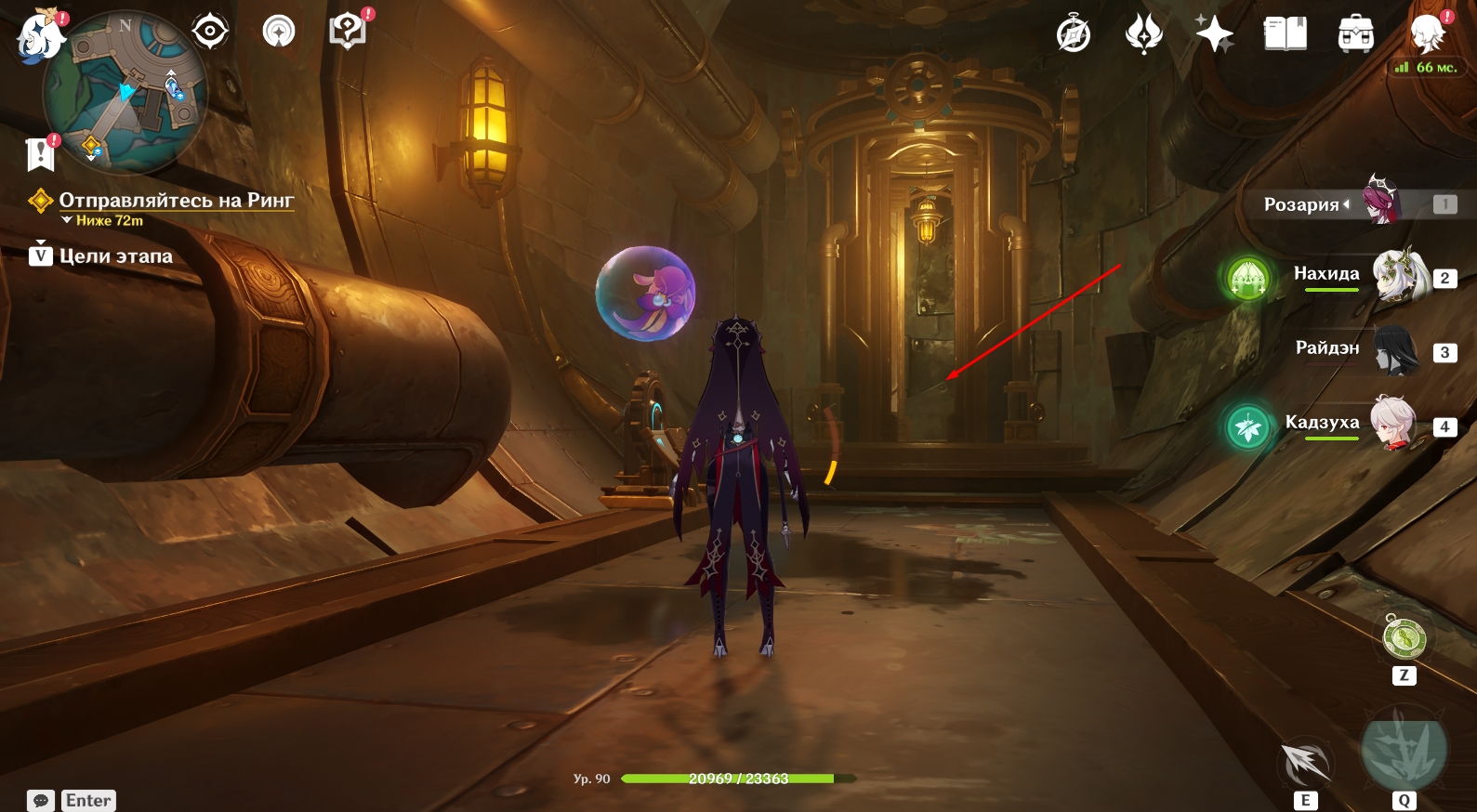The image size is (1477, 812).
Task: Switch to party member Кадзуха
Action: click(x=1393, y=424)
